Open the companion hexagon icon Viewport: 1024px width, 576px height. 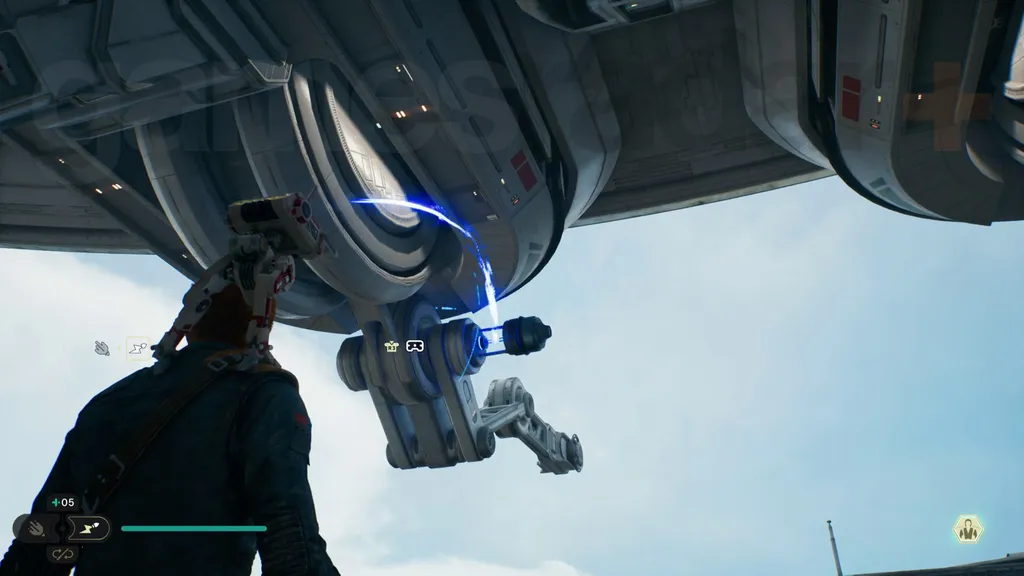(967, 529)
